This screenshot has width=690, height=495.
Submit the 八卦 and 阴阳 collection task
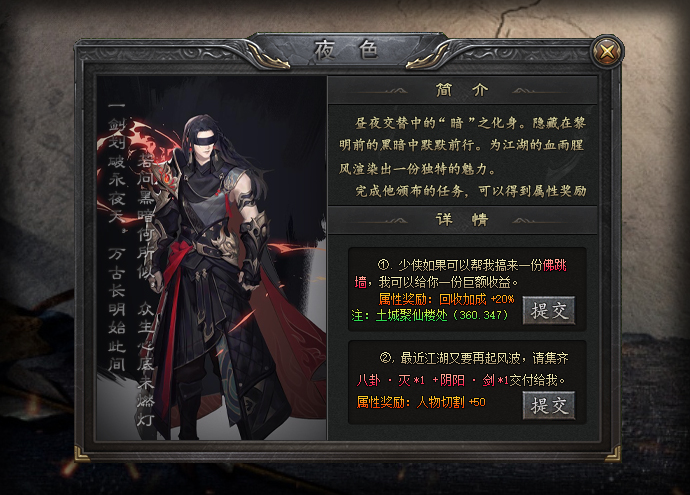click(x=549, y=404)
